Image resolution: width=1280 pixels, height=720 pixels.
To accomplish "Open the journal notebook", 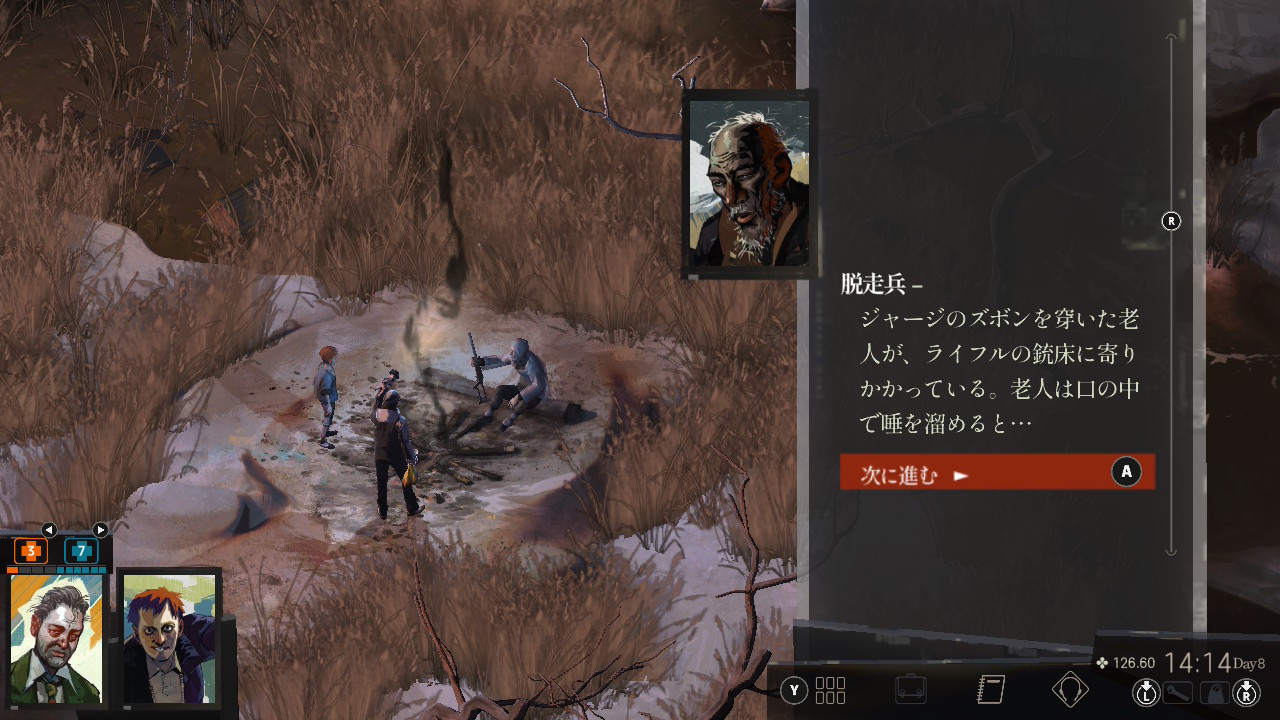I will [x=990, y=690].
